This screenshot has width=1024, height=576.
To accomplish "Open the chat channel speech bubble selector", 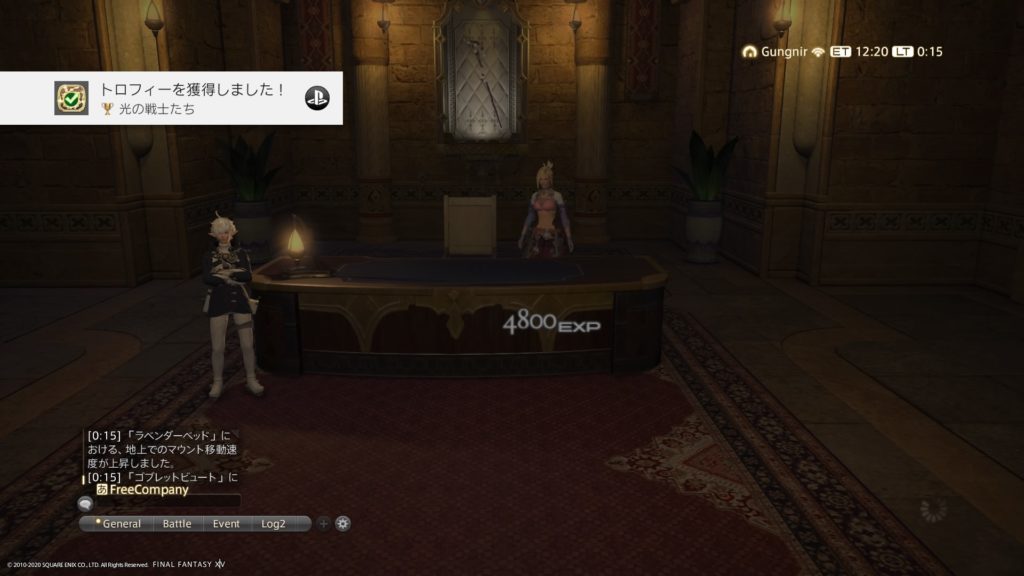I will click(x=85, y=503).
